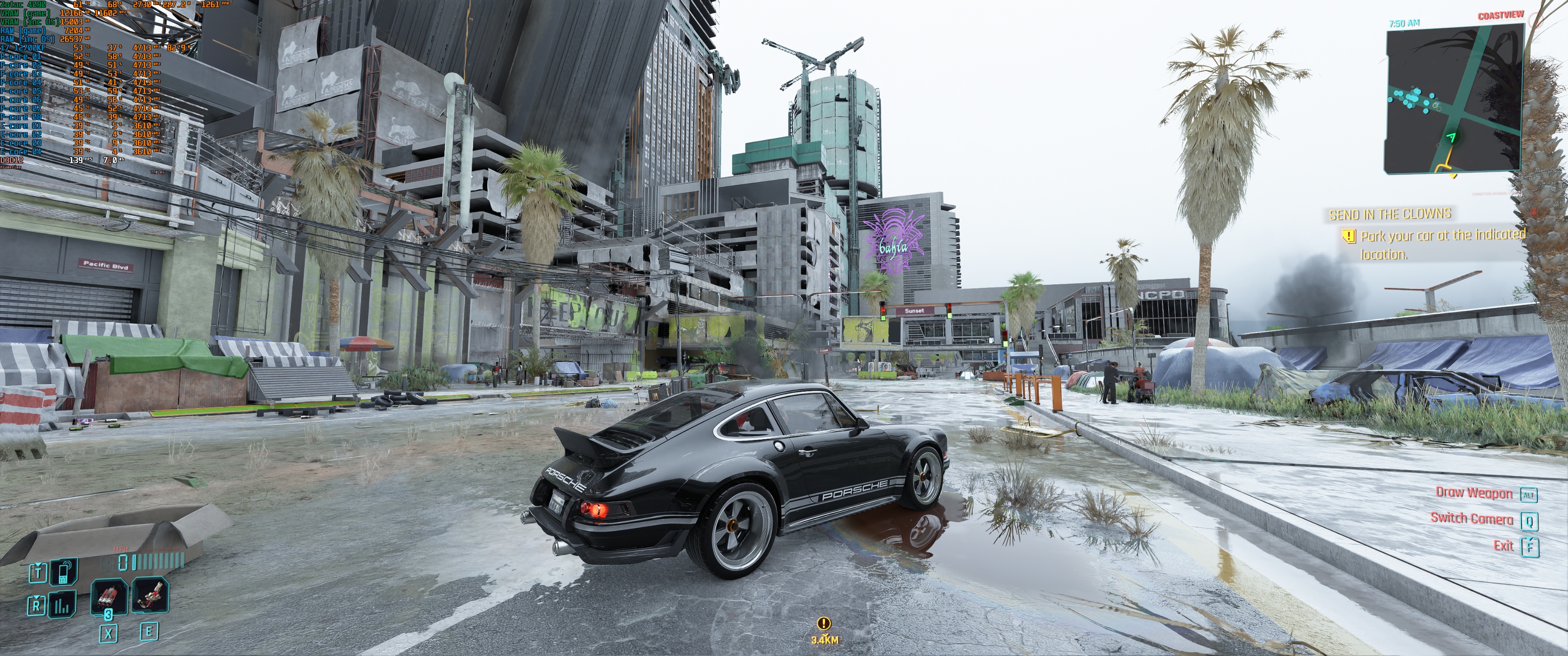The width and height of the screenshot is (1568, 656).
Task: Open the minimap
Action: pyautogui.click(x=1454, y=101)
